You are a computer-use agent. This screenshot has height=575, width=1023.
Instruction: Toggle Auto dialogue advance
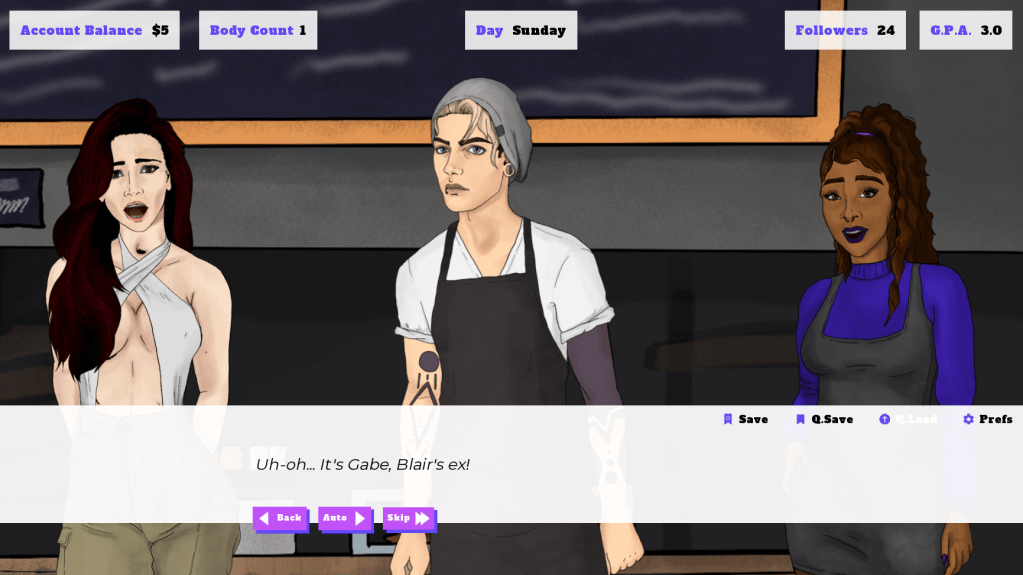[x=345, y=518]
